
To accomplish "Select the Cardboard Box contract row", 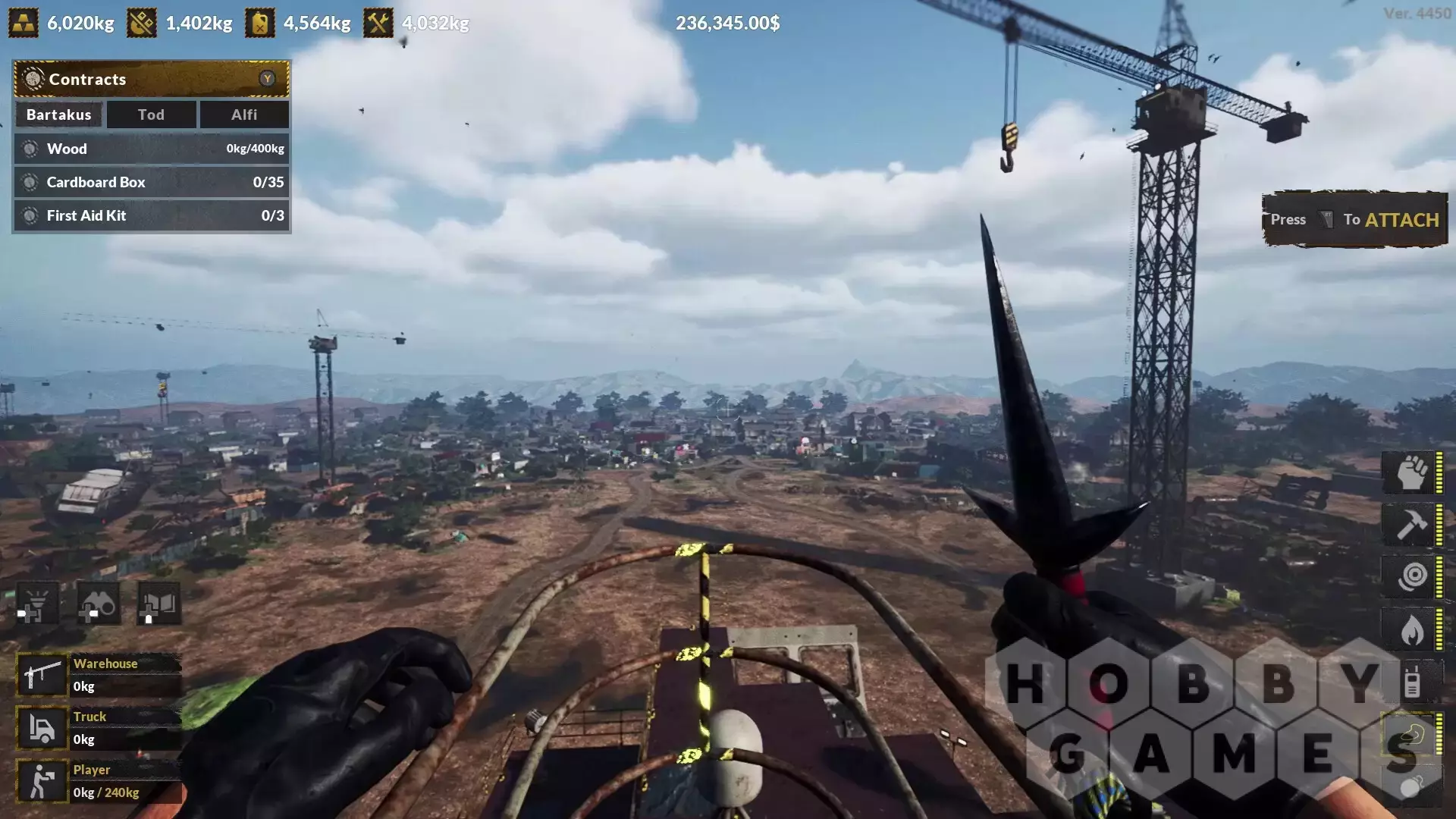I will (x=151, y=182).
